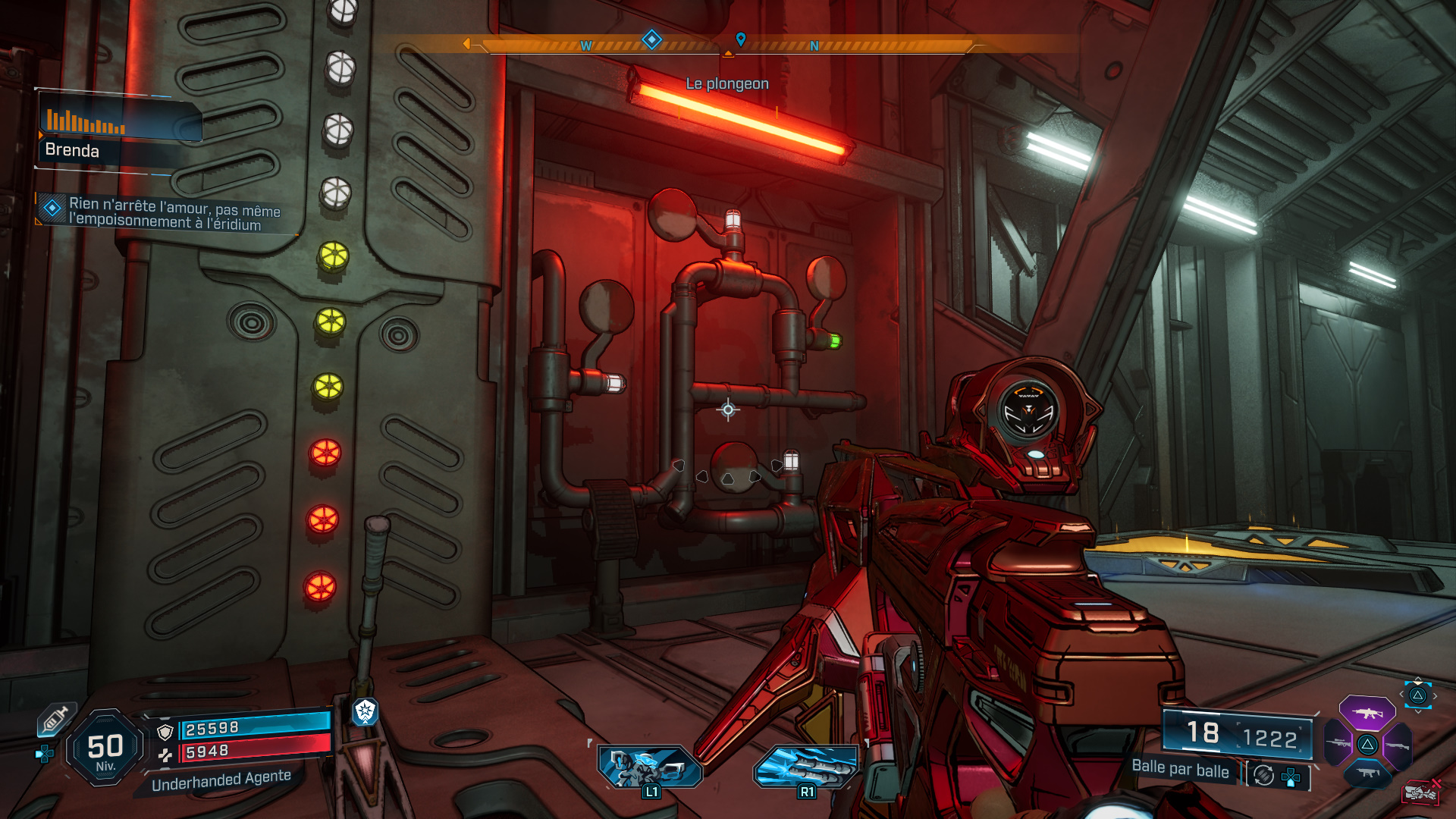Select the sniper rifle slot on the weapon wheel

(1338, 743)
